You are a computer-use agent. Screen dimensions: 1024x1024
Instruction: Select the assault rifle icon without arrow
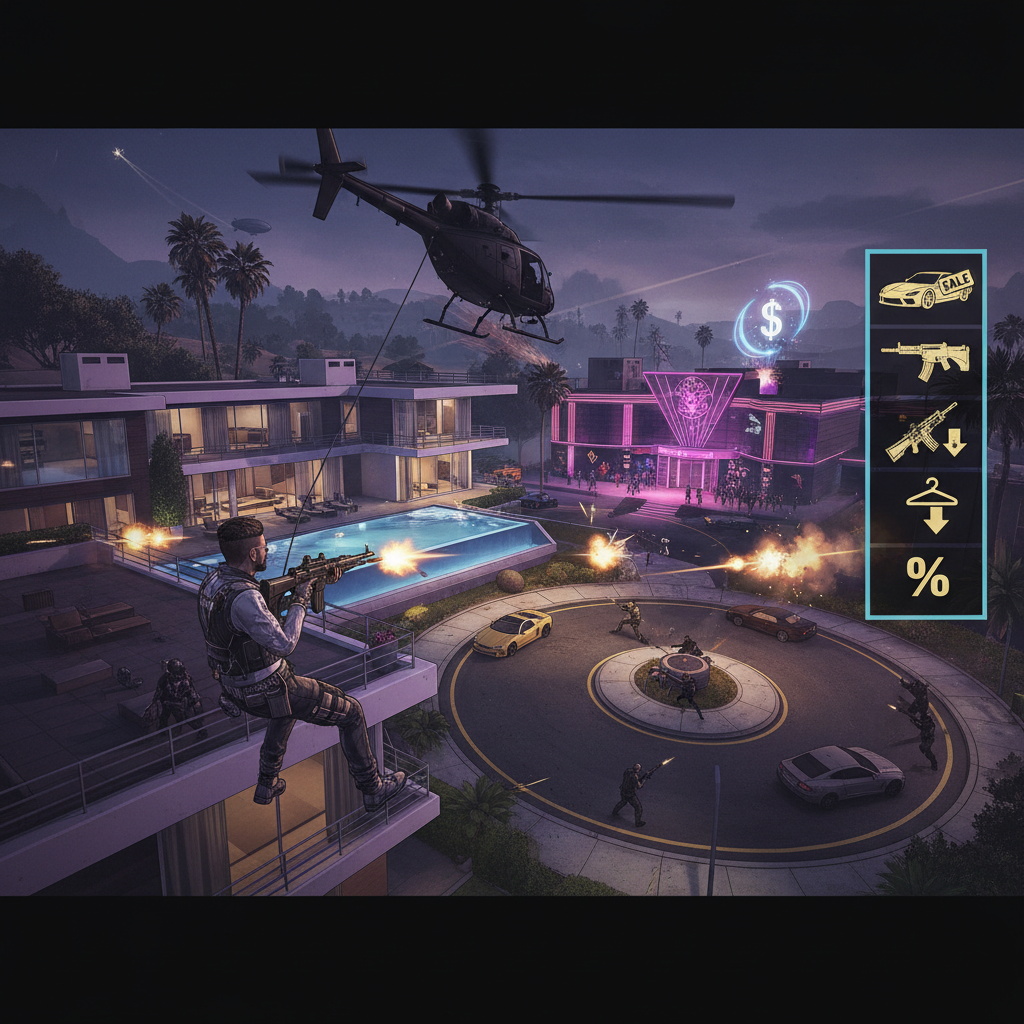click(x=925, y=360)
